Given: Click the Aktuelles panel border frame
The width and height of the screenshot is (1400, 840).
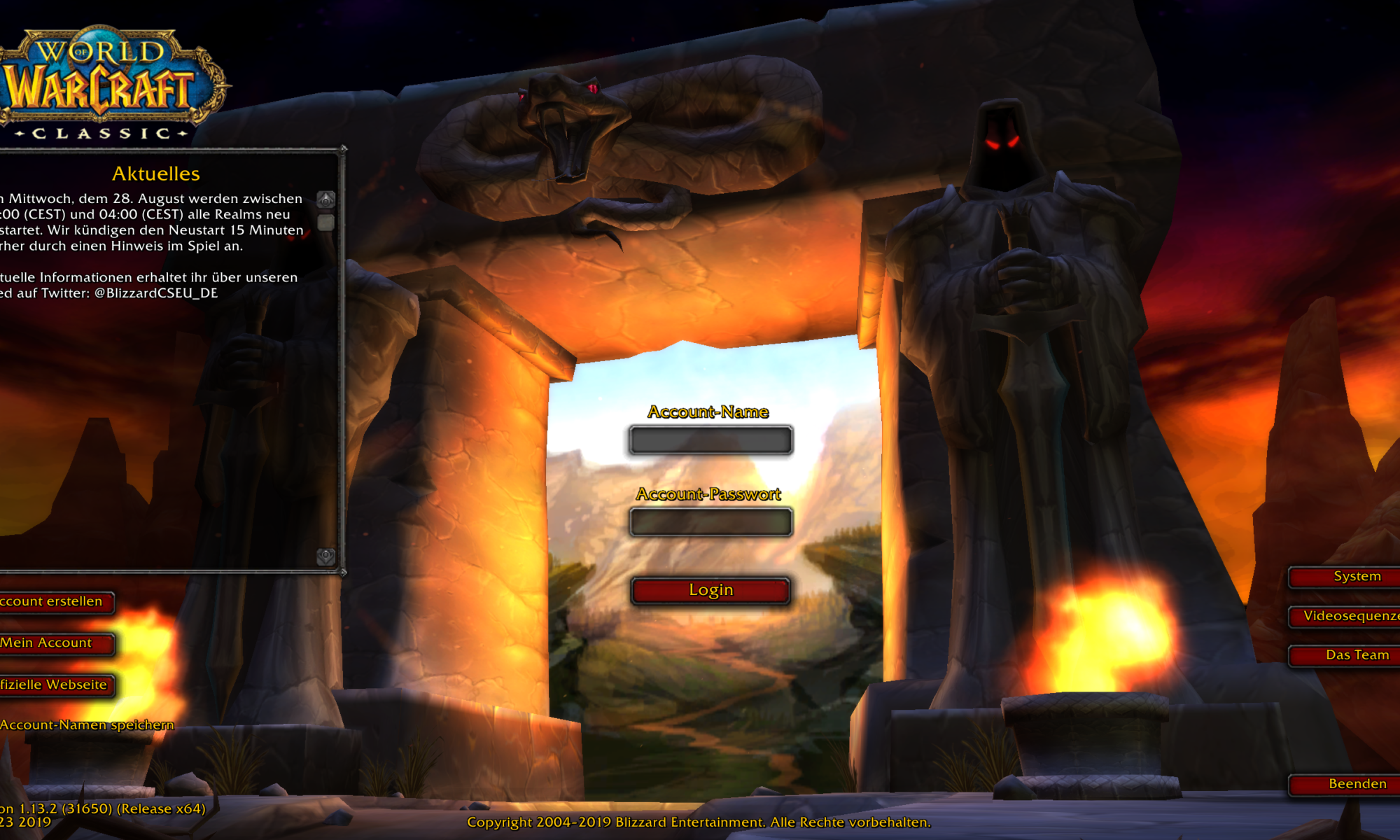Looking at the screenshot, I should 342,350.
